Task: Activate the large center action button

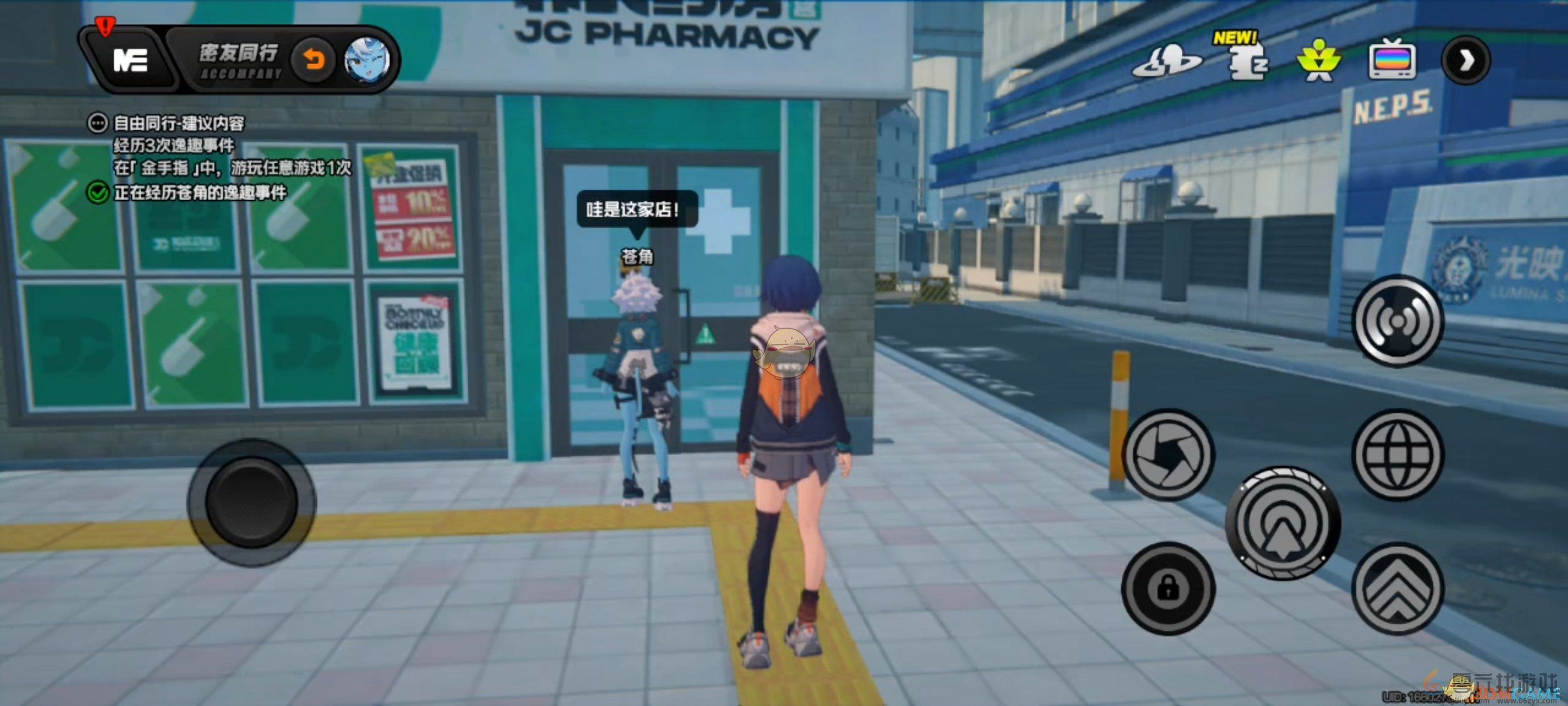Action: [x=1282, y=523]
